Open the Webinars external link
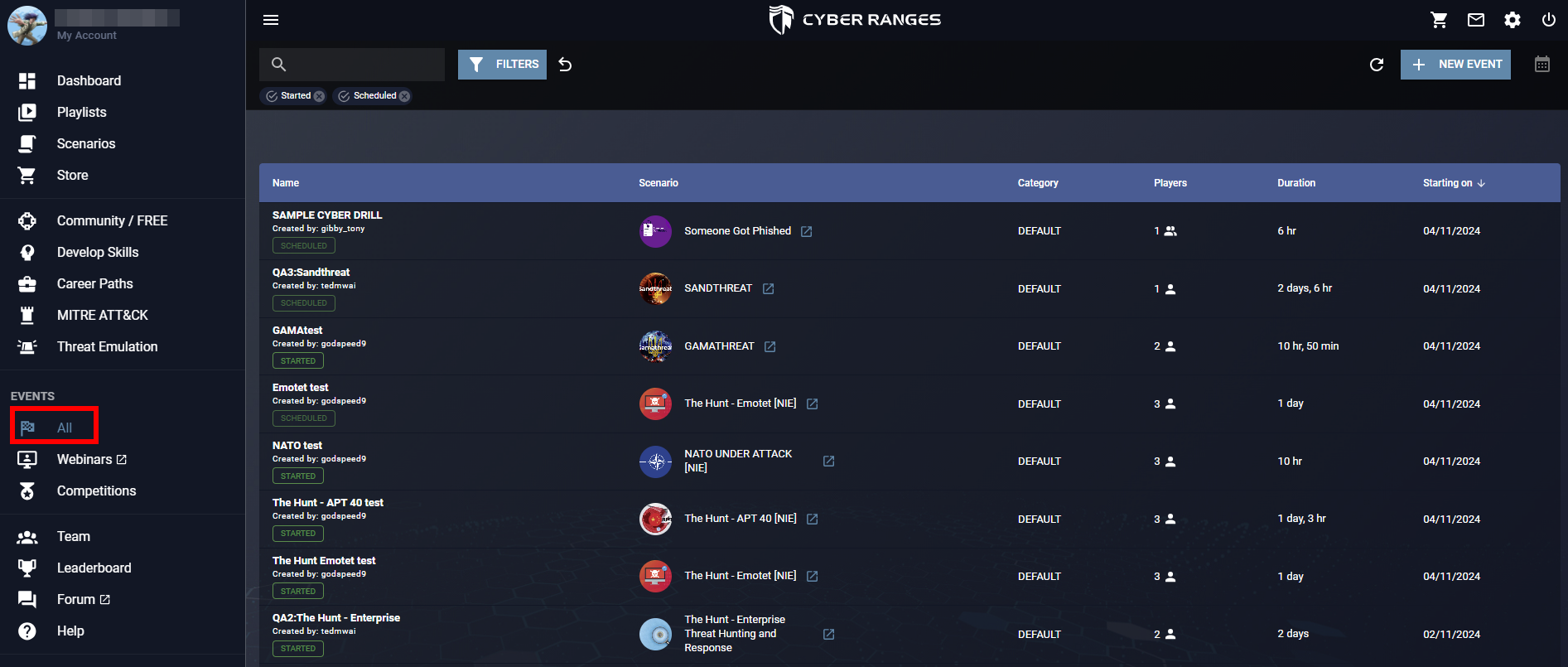The image size is (1568, 667). click(123, 459)
